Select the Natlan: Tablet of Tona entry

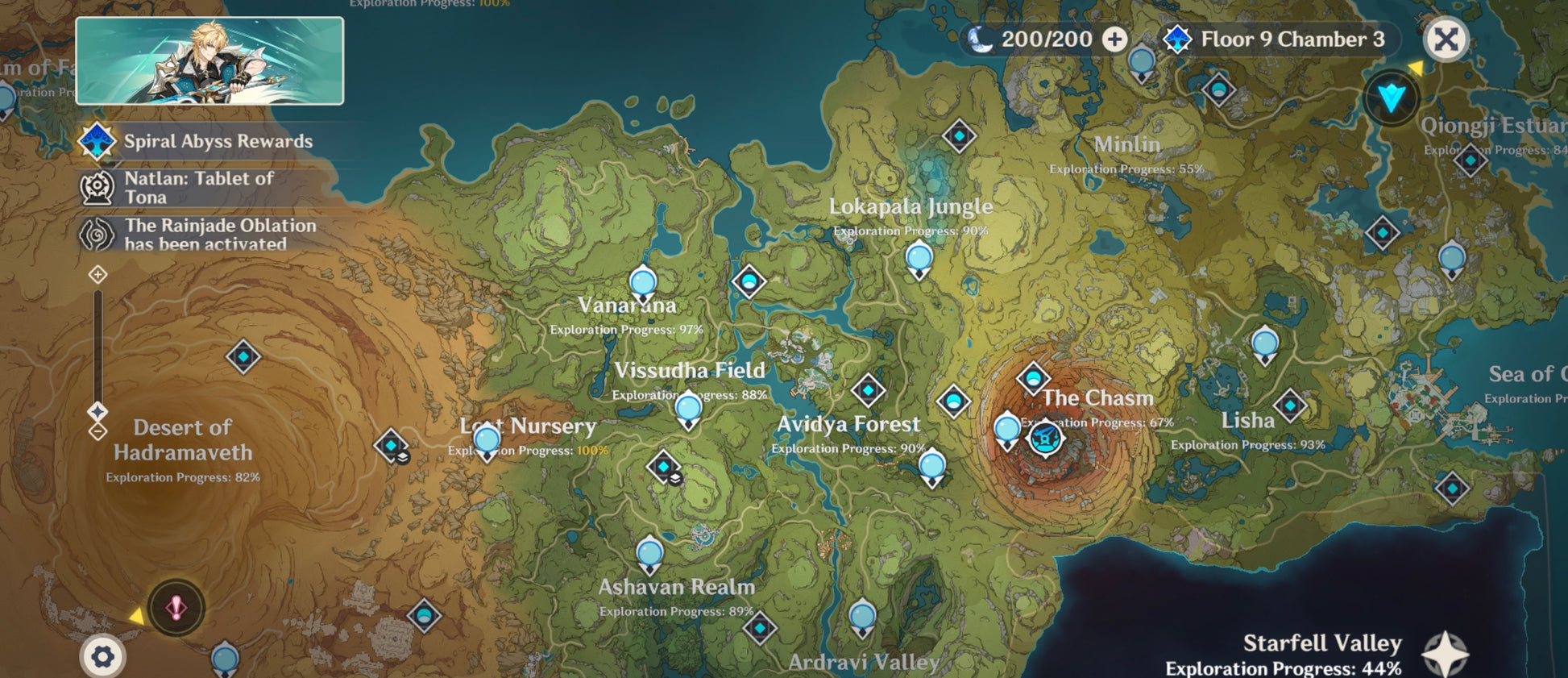[197, 188]
